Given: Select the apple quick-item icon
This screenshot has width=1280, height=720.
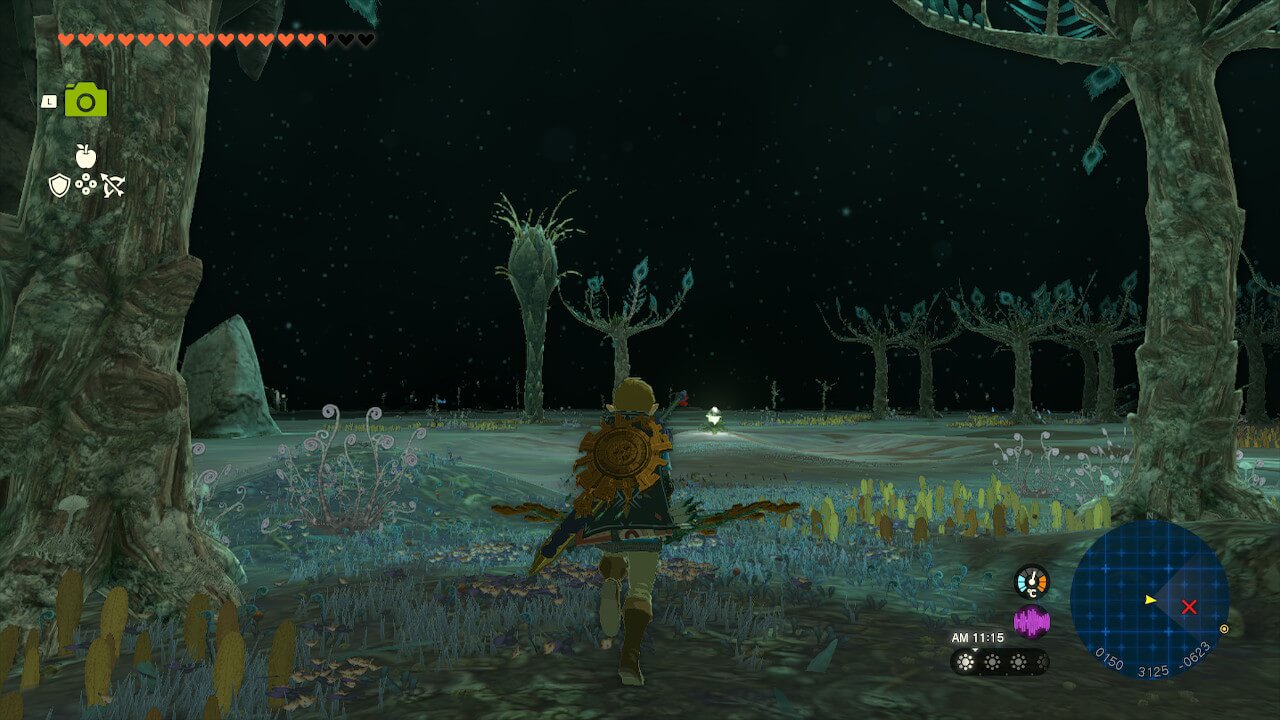Looking at the screenshot, I should [86, 155].
